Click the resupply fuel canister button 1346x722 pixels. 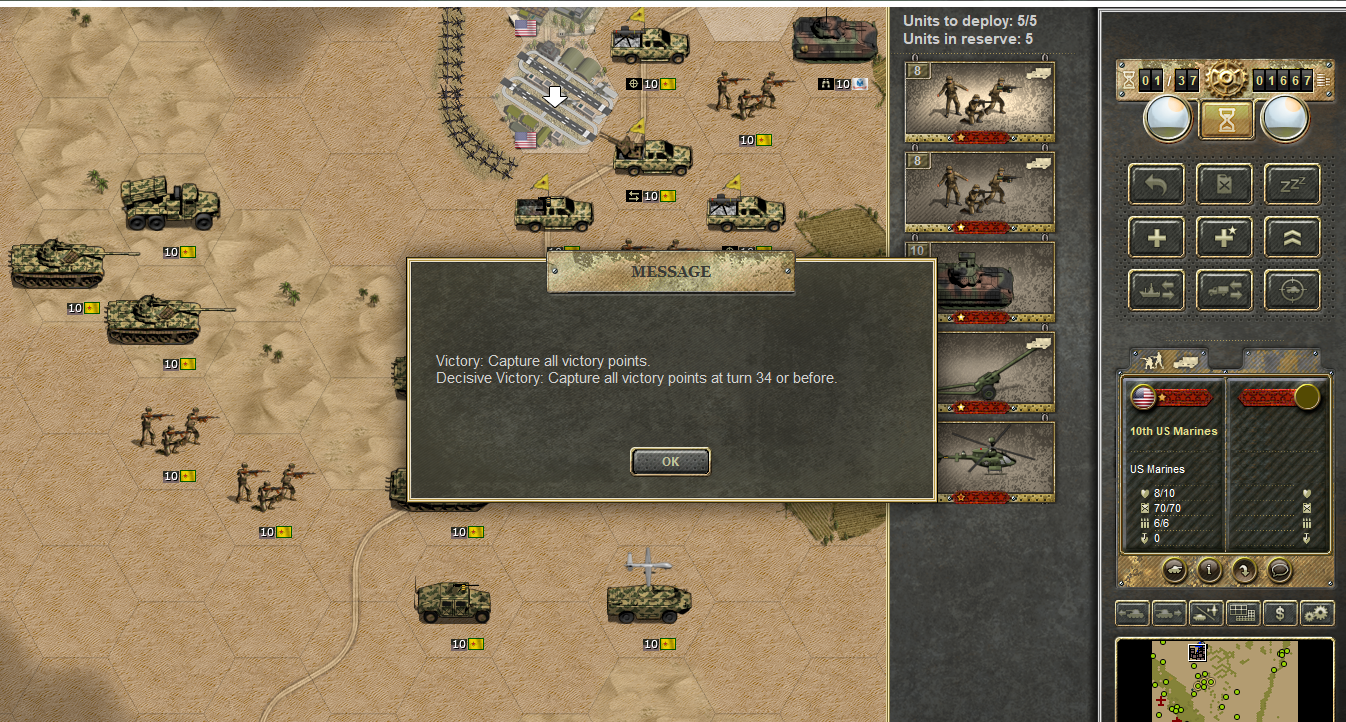pos(1224,184)
